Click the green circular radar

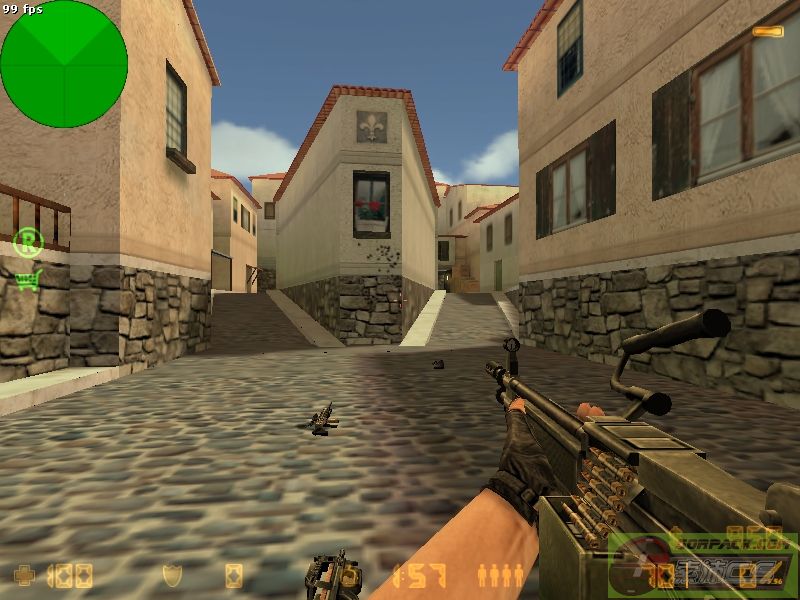coord(64,64)
